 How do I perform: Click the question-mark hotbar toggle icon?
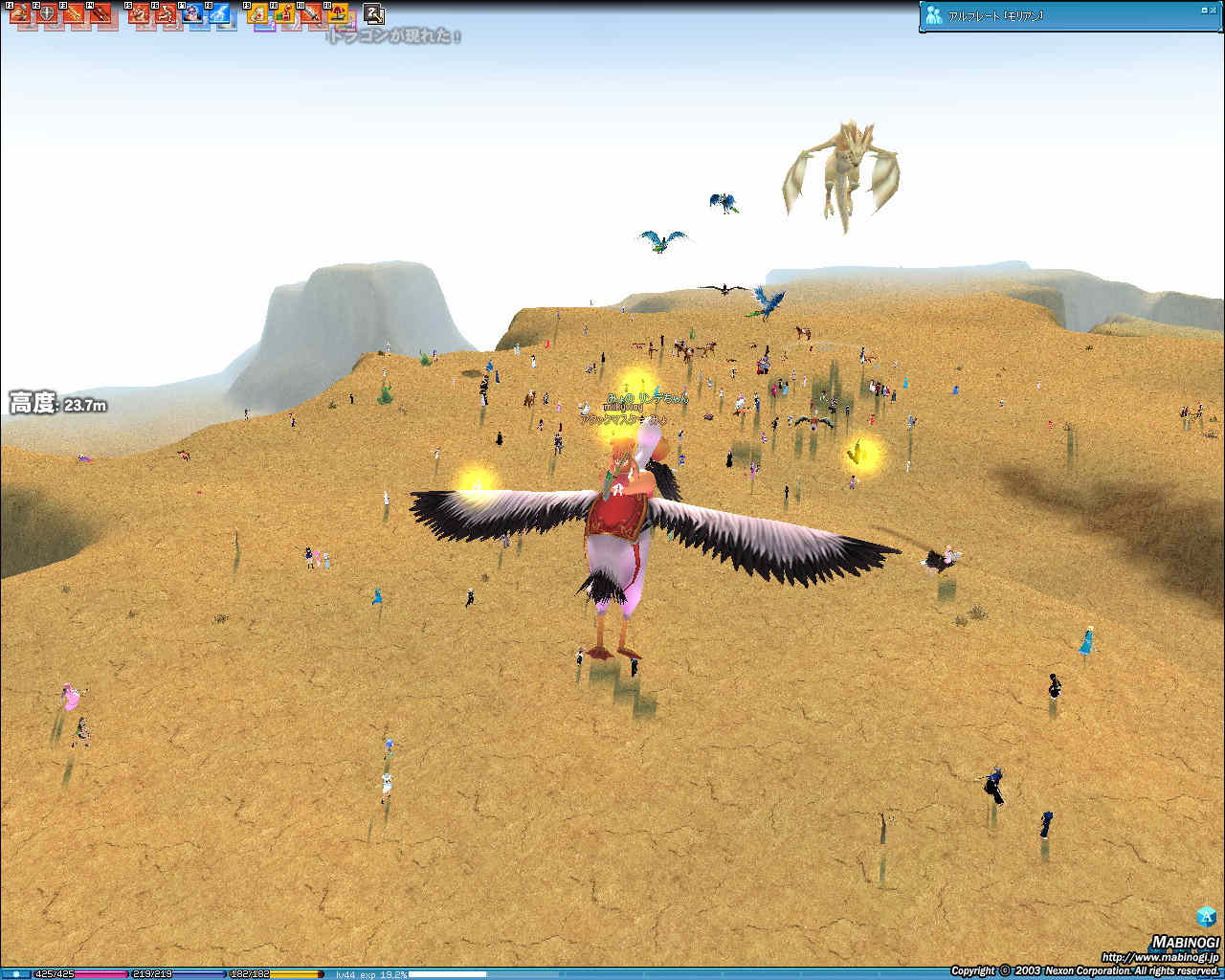[x=374, y=13]
